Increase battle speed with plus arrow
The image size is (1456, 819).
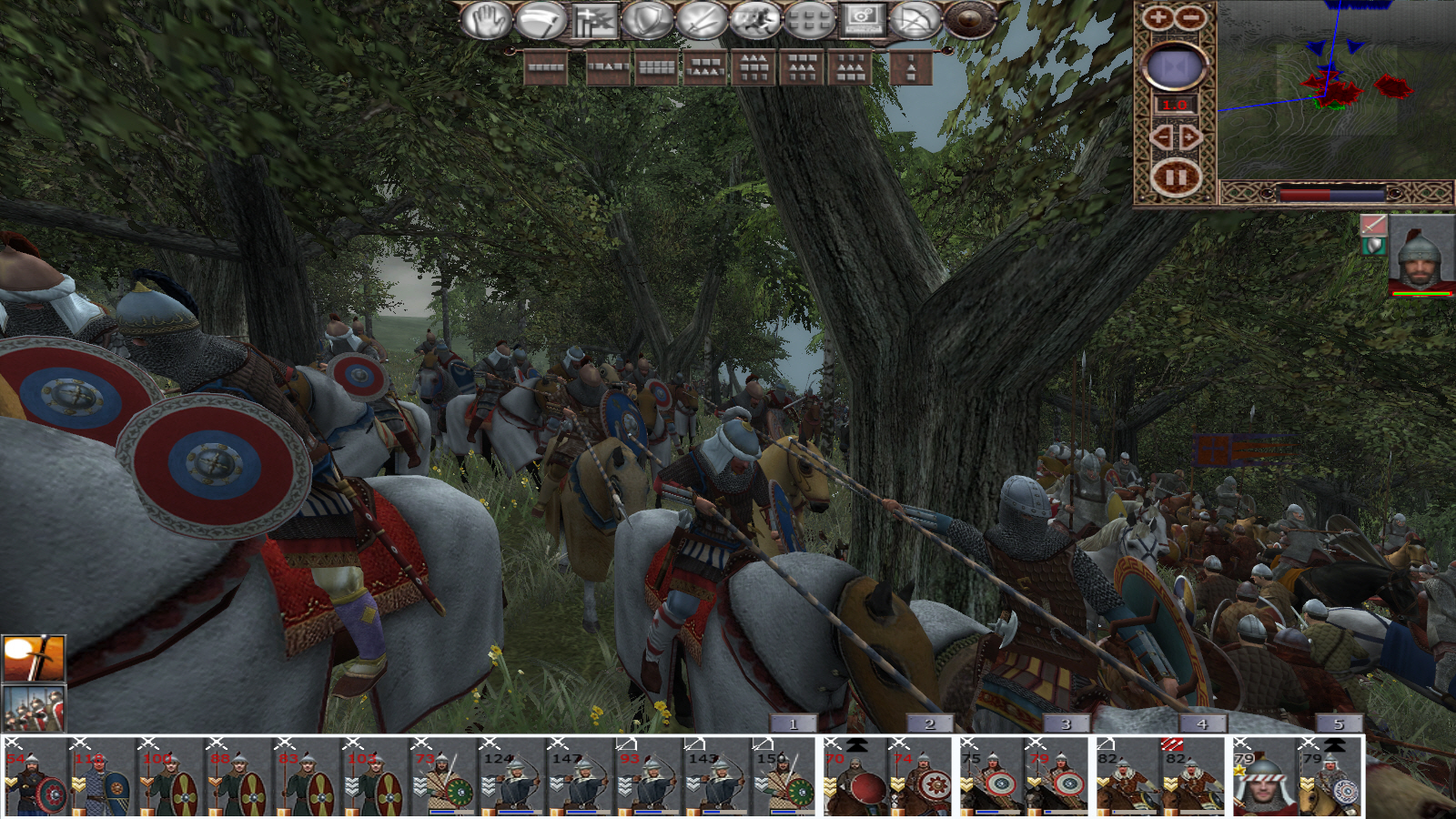click(1190, 137)
